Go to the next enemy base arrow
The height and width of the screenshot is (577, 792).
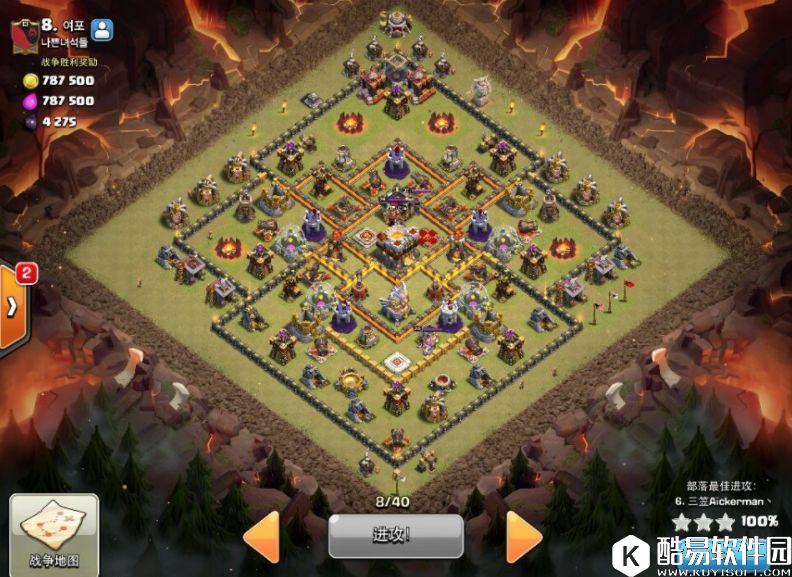pos(522,537)
